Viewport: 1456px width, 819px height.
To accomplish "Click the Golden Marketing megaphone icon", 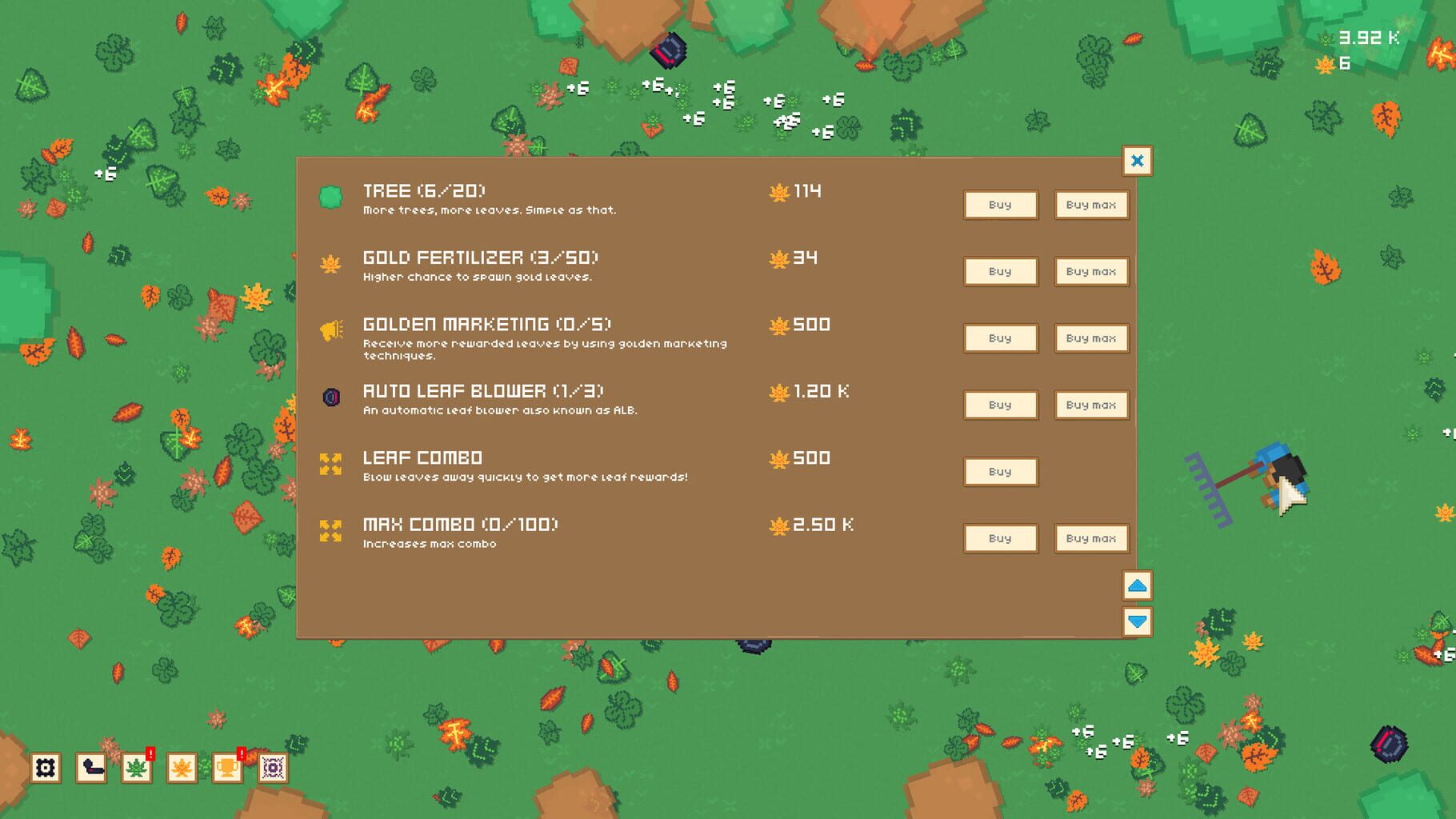I will [330, 329].
